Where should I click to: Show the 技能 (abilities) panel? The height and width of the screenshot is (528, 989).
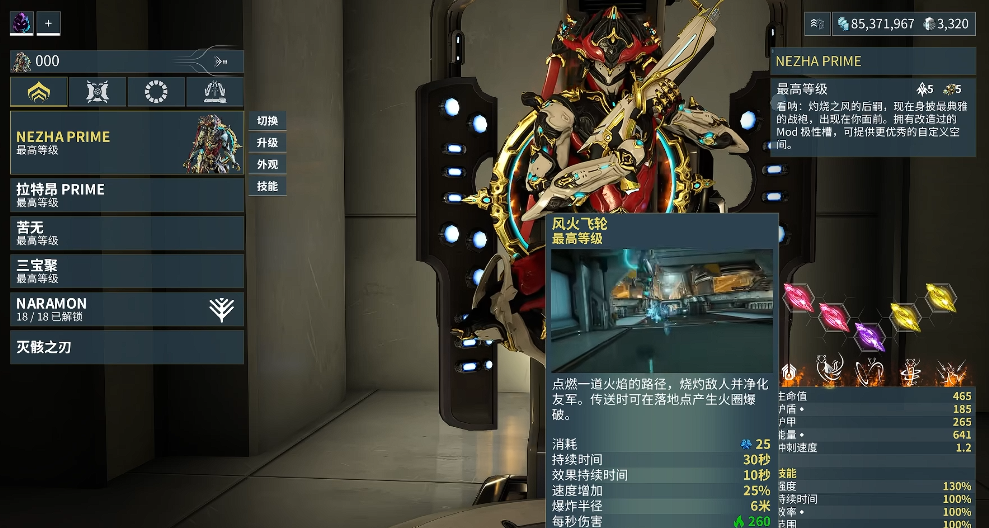pos(267,186)
